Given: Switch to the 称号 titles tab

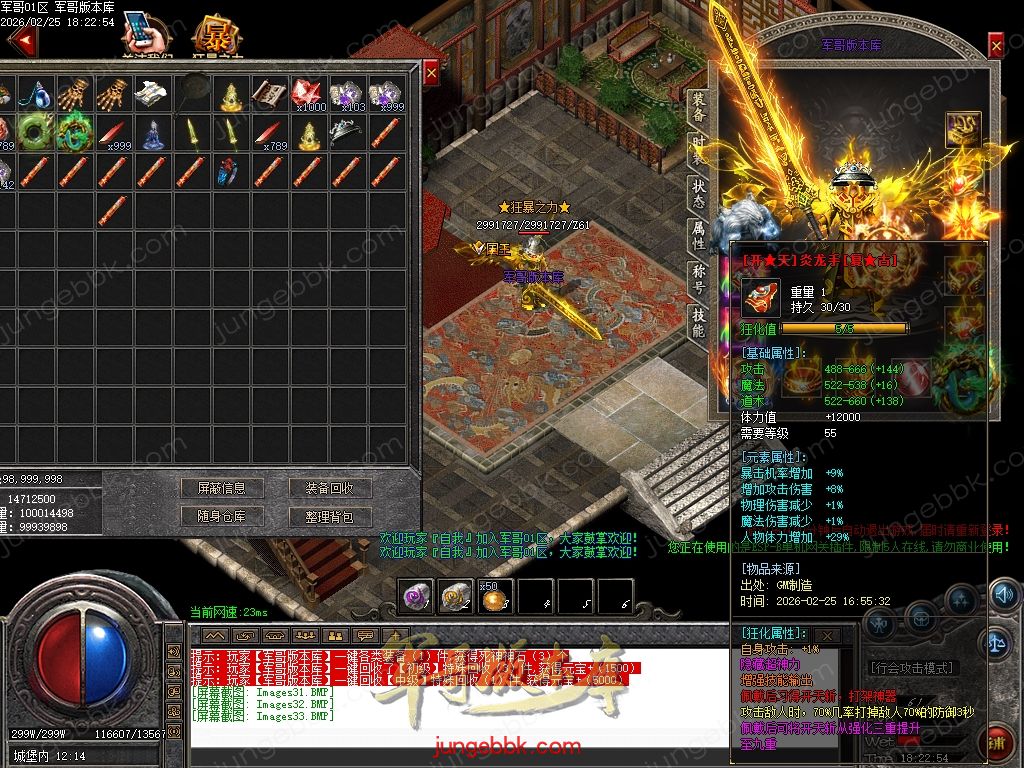Looking at the screenshot, I should click(697, 278).
